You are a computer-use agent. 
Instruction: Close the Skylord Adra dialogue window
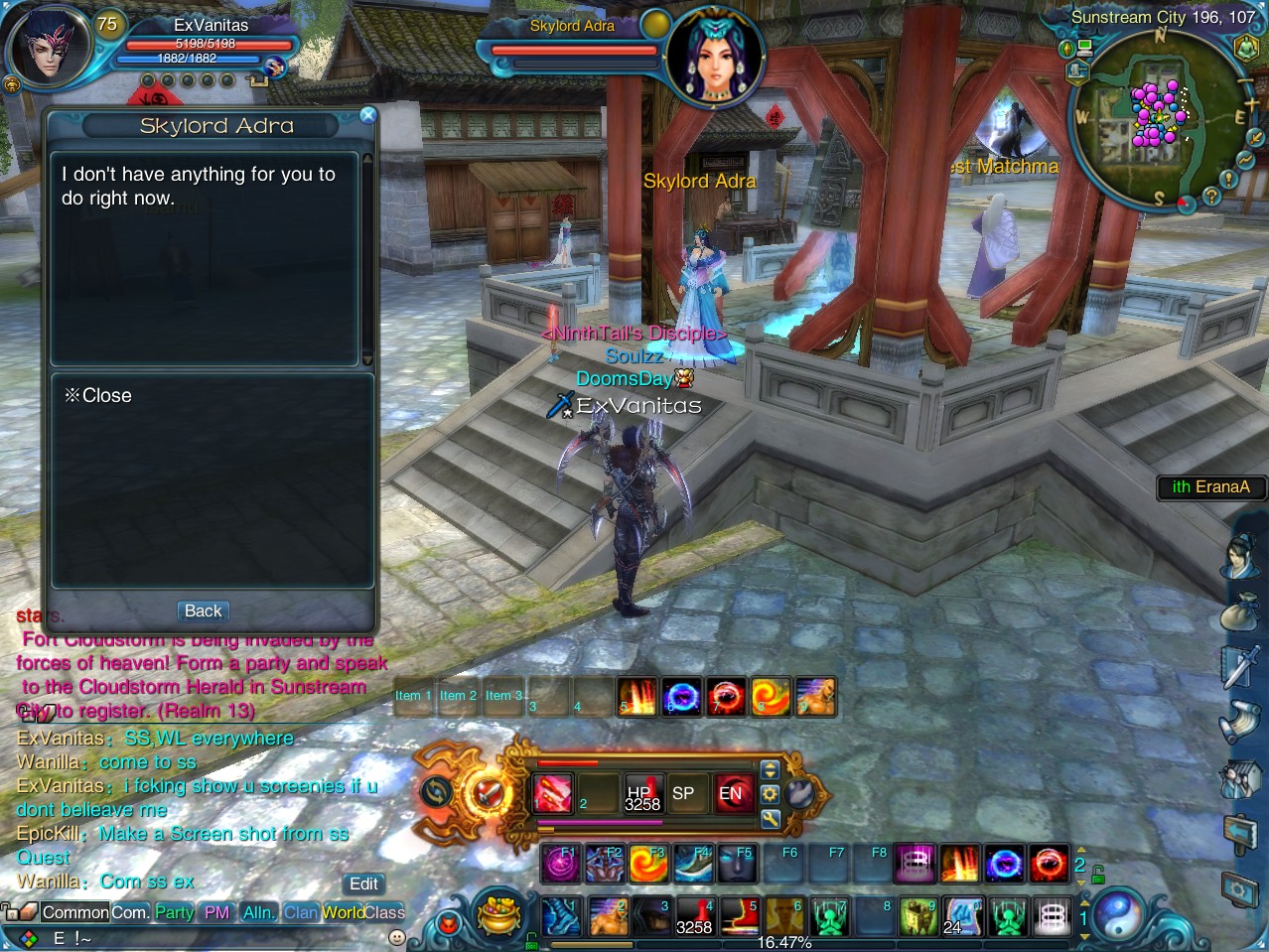(367, 115)
